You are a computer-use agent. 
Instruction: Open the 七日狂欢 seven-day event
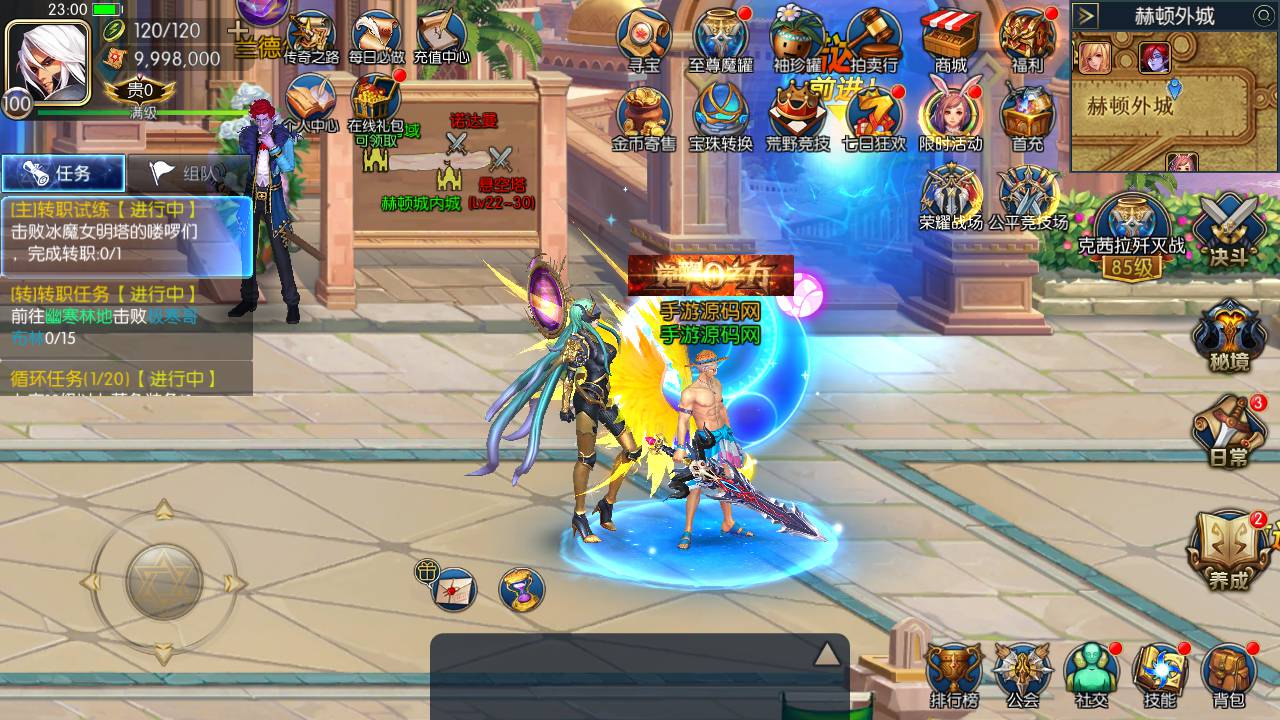pyautogui.click(x=874, y=113)
